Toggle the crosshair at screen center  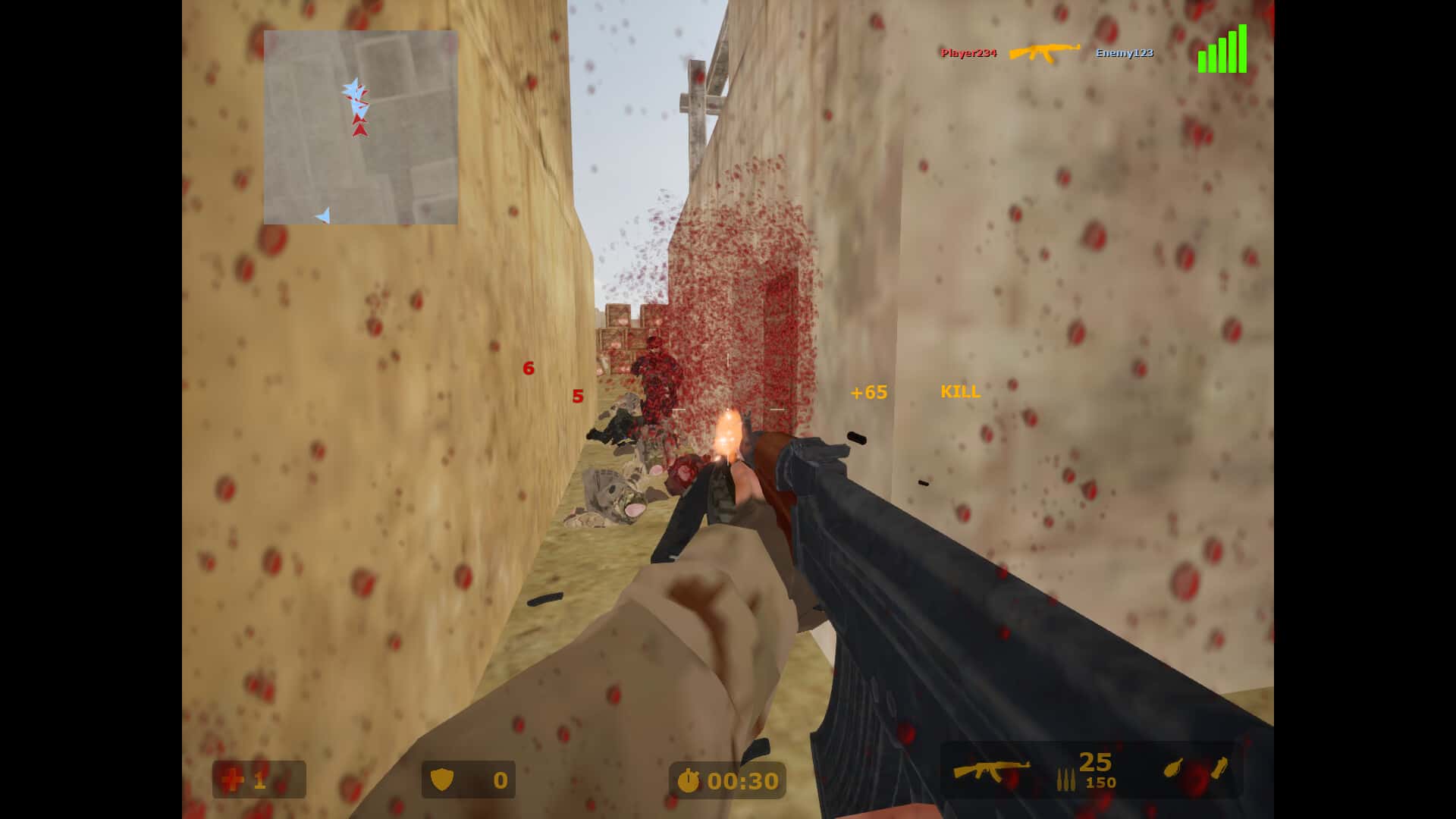click(728, 409)
